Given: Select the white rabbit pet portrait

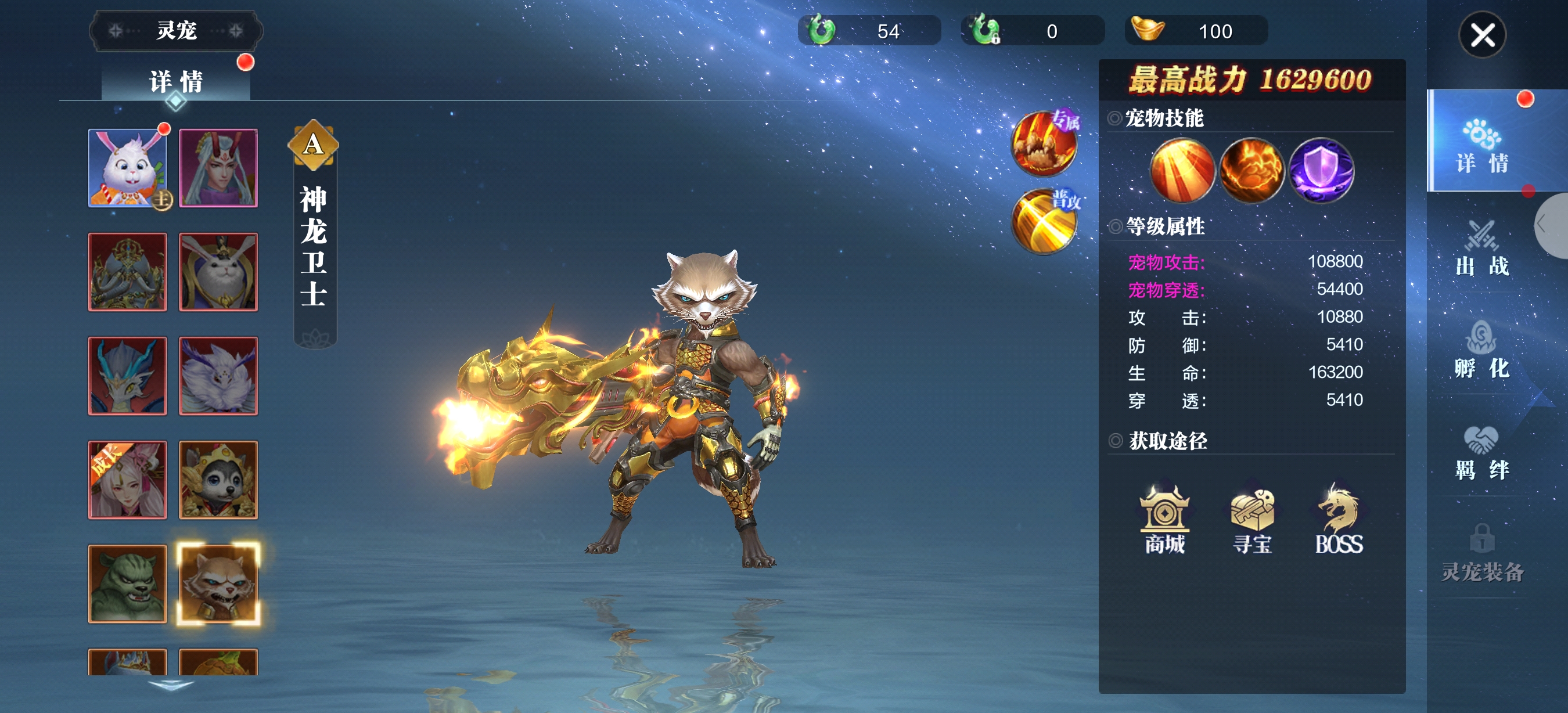Looking at the screenshot, I should click(127, 168).
